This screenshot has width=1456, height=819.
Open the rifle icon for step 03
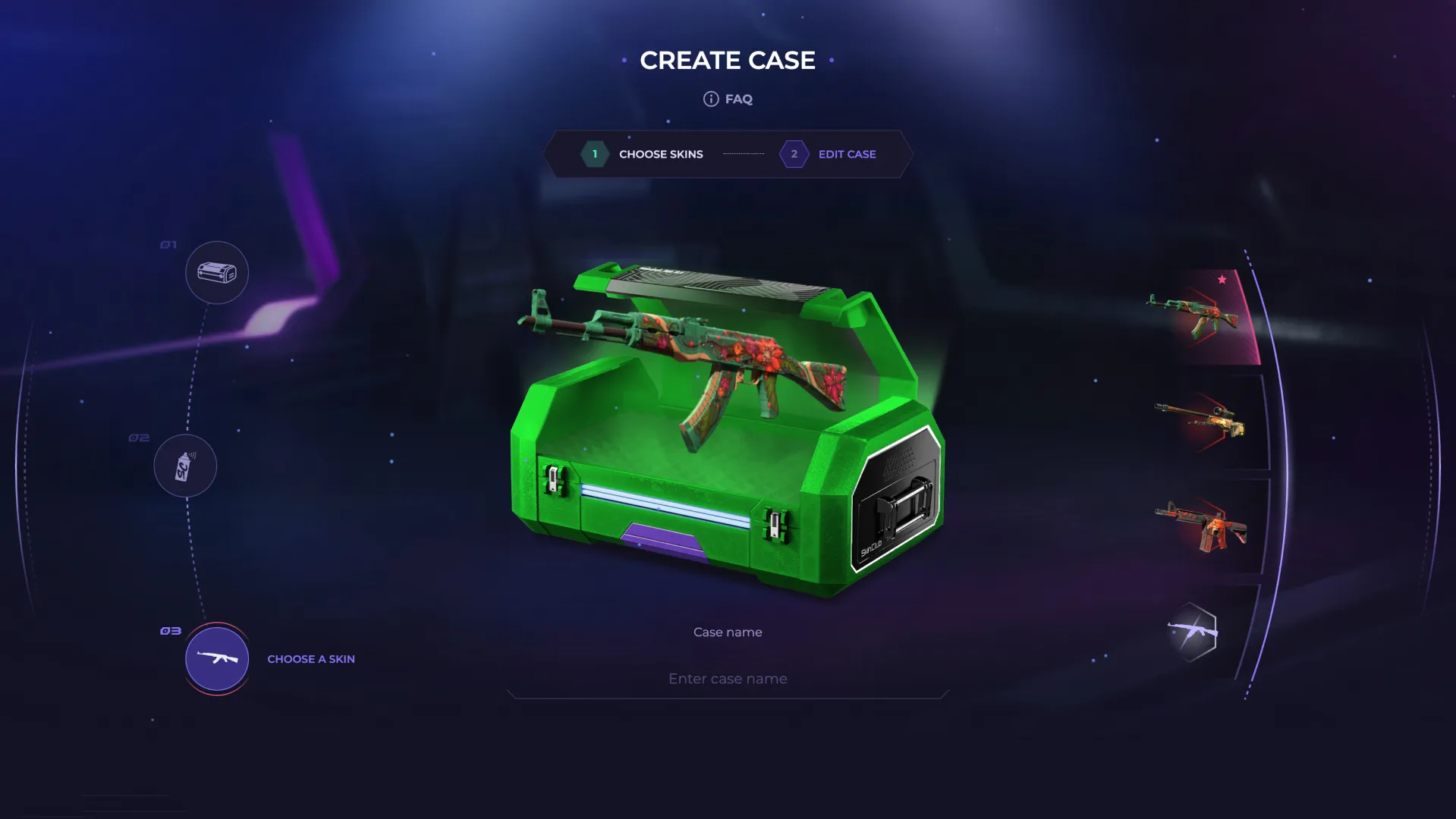pyautogui.click(x=216, y=659)
